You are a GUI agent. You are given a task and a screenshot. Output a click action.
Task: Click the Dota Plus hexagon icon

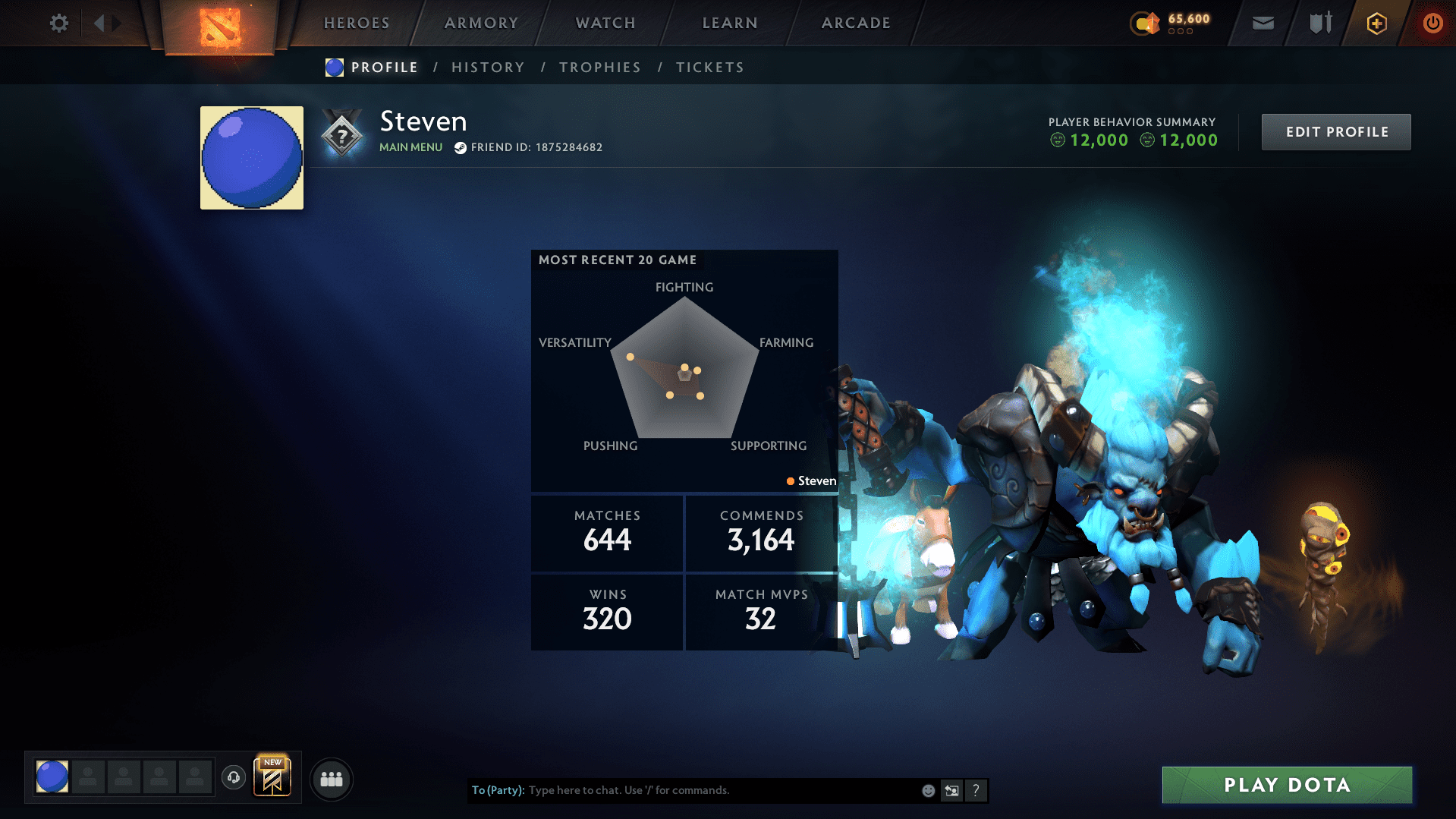click(x=1376, y=23)
